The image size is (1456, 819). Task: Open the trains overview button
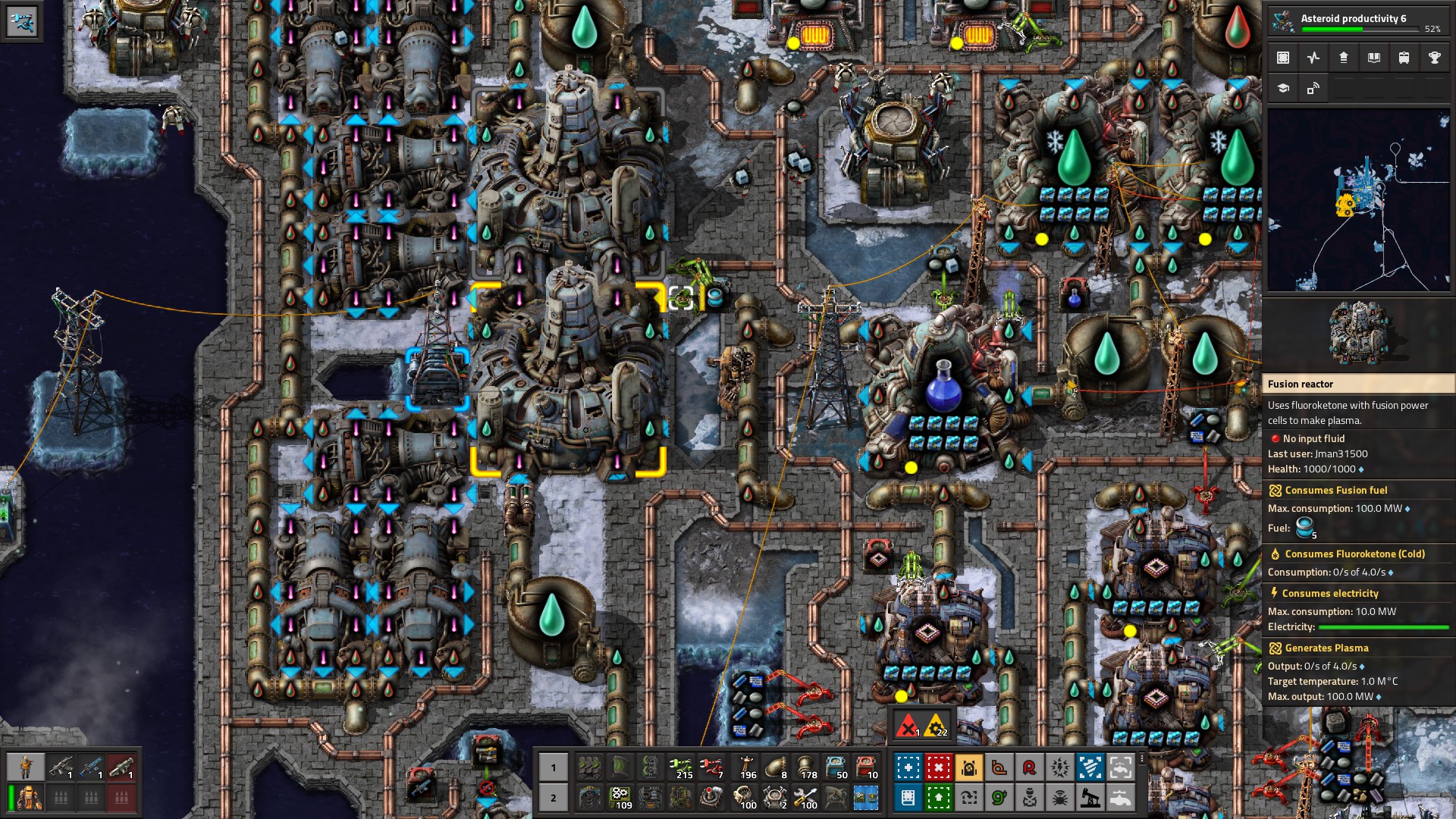pyautogui.click(x=1404, y=58)
